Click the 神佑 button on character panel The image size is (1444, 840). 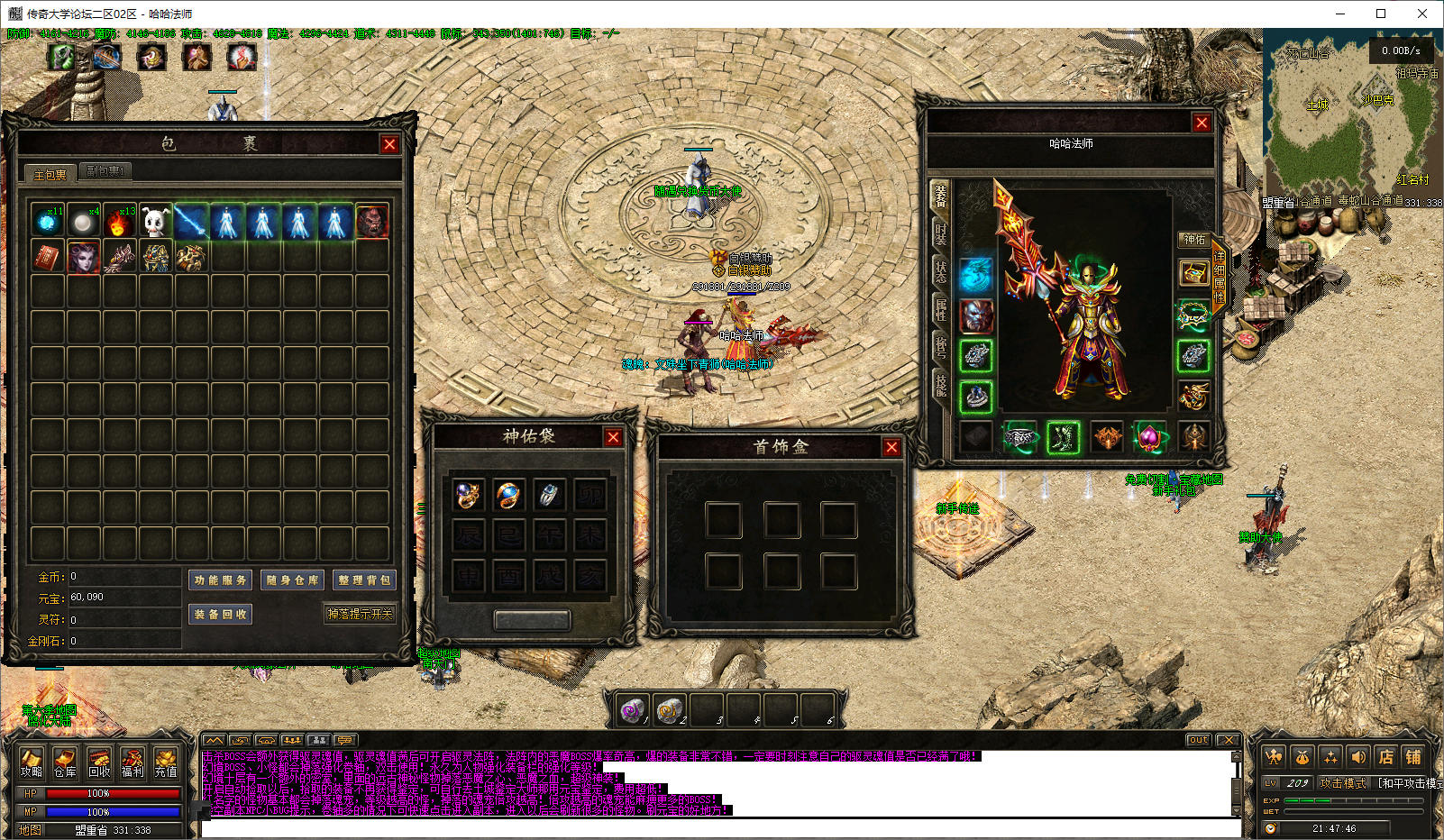tap(1194, 240)
